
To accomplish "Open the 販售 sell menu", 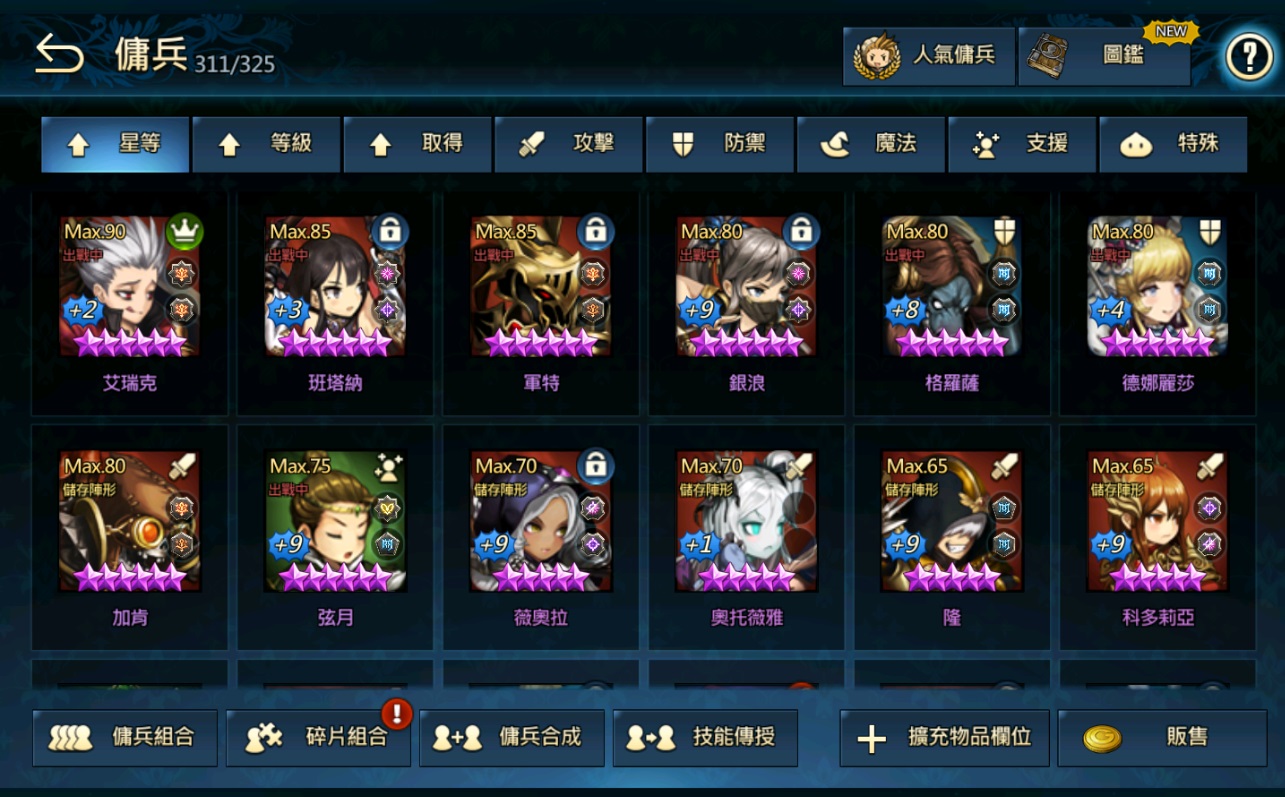I will click(x=1161, y=738).
